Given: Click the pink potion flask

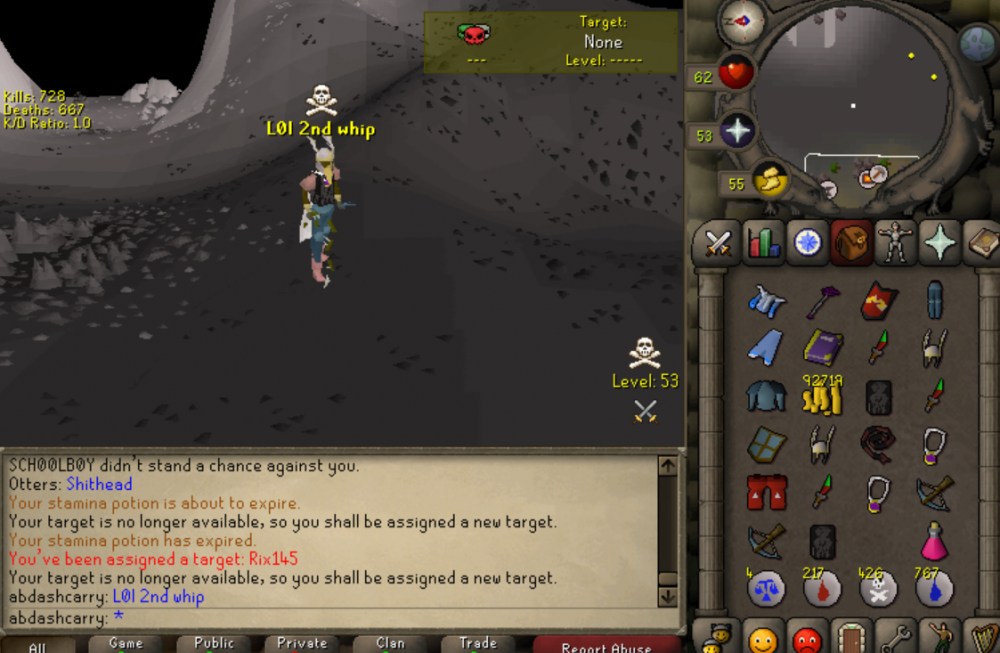Looking at the screenshot, I should tap(934, 540).
